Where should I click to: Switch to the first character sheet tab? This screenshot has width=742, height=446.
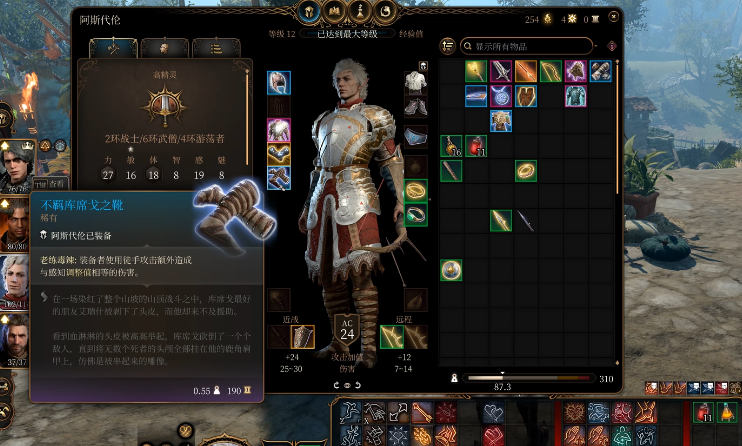(x=111, y=48)
